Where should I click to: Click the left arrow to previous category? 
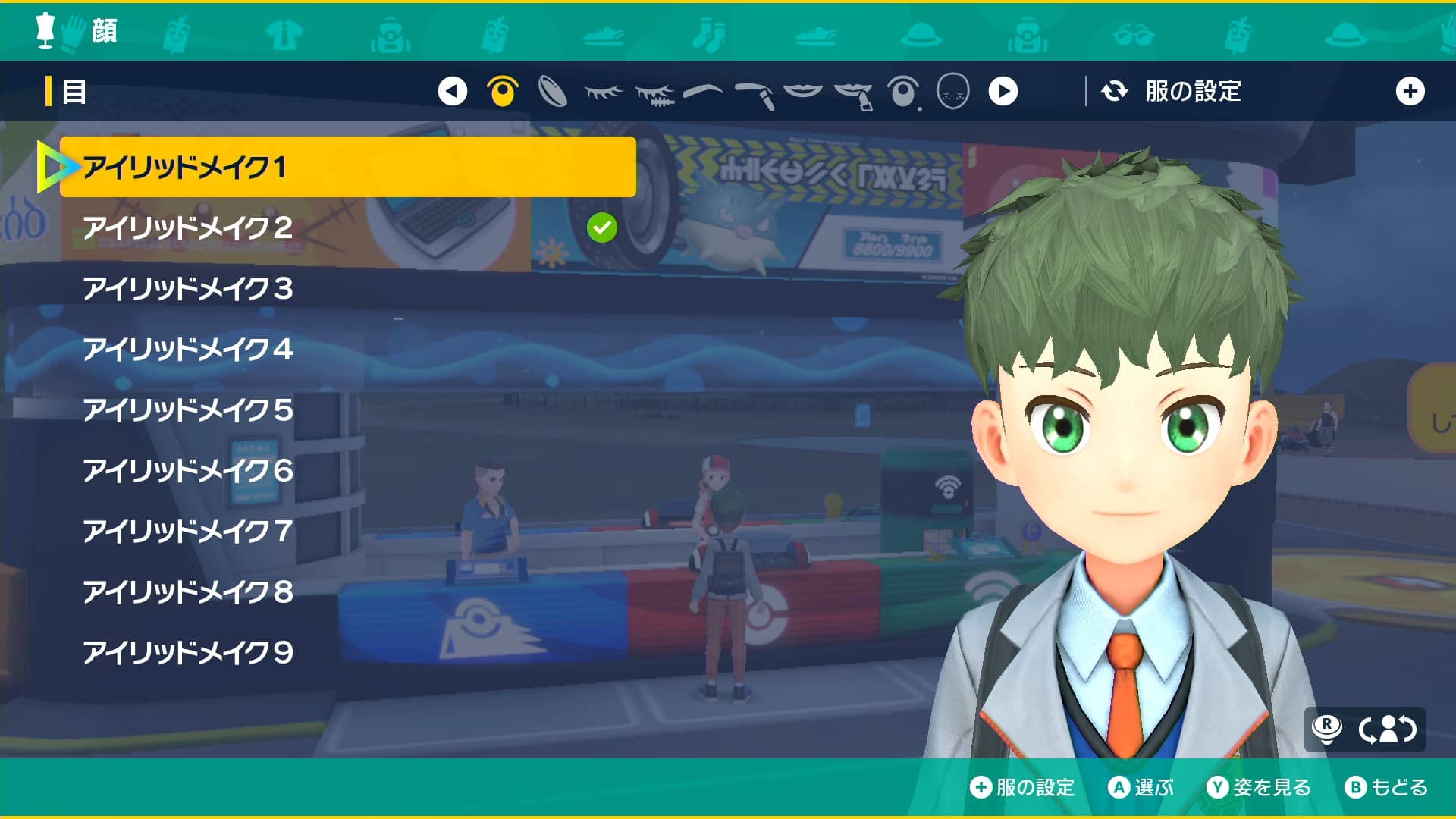[453, 93]
